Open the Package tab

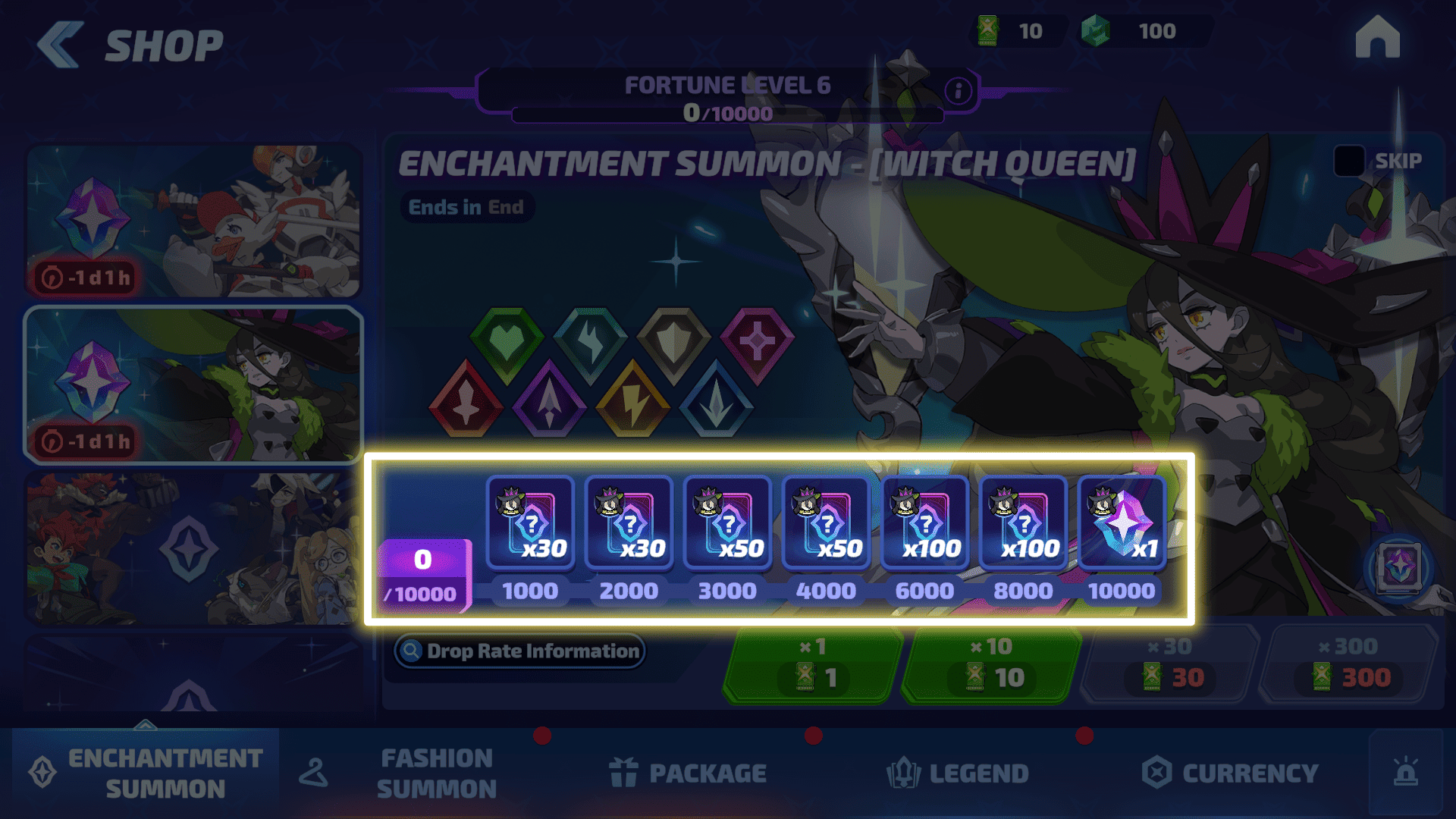tap(689, 773)
